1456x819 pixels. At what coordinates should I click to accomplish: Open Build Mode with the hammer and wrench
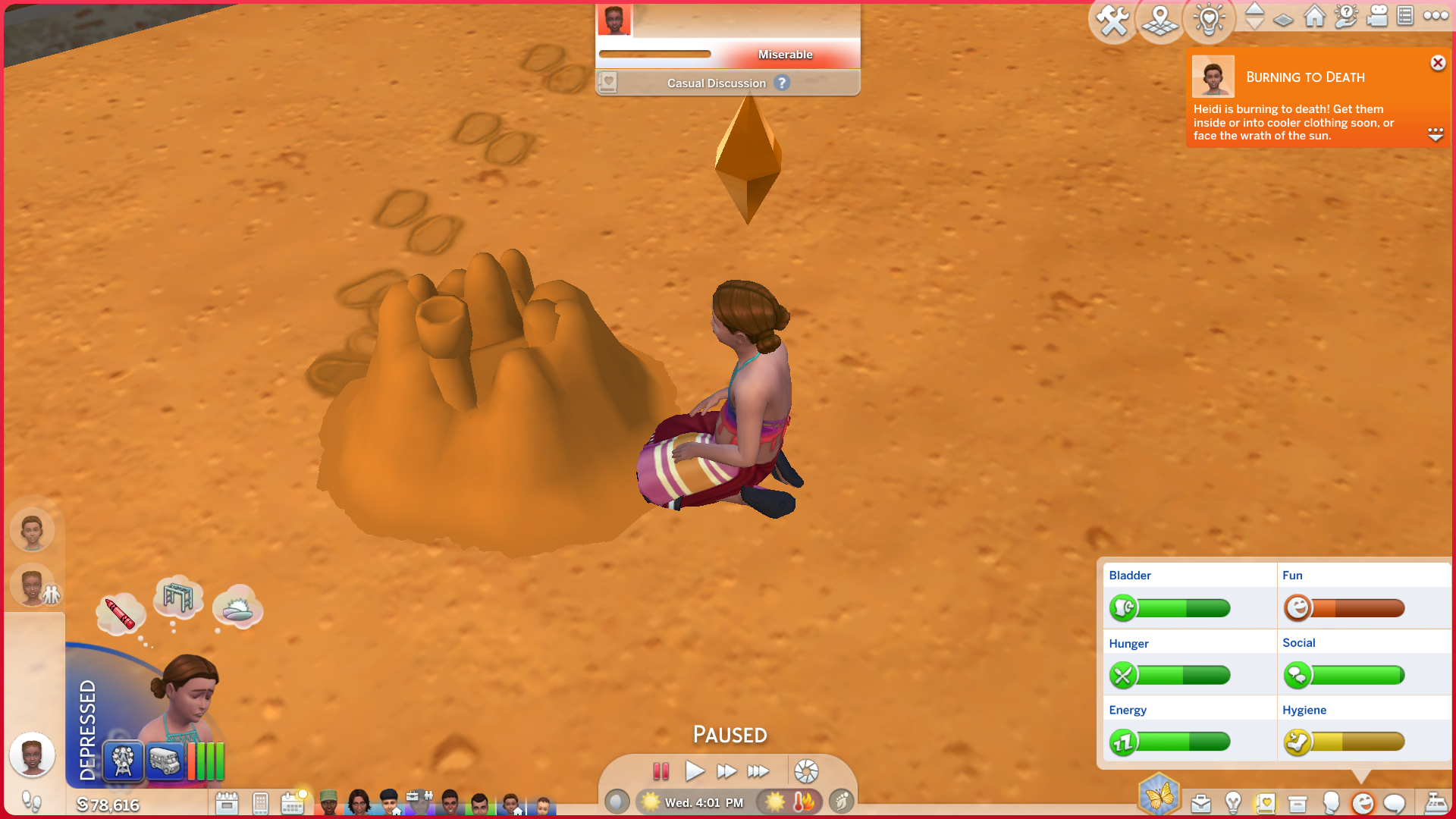(1112, 20)
